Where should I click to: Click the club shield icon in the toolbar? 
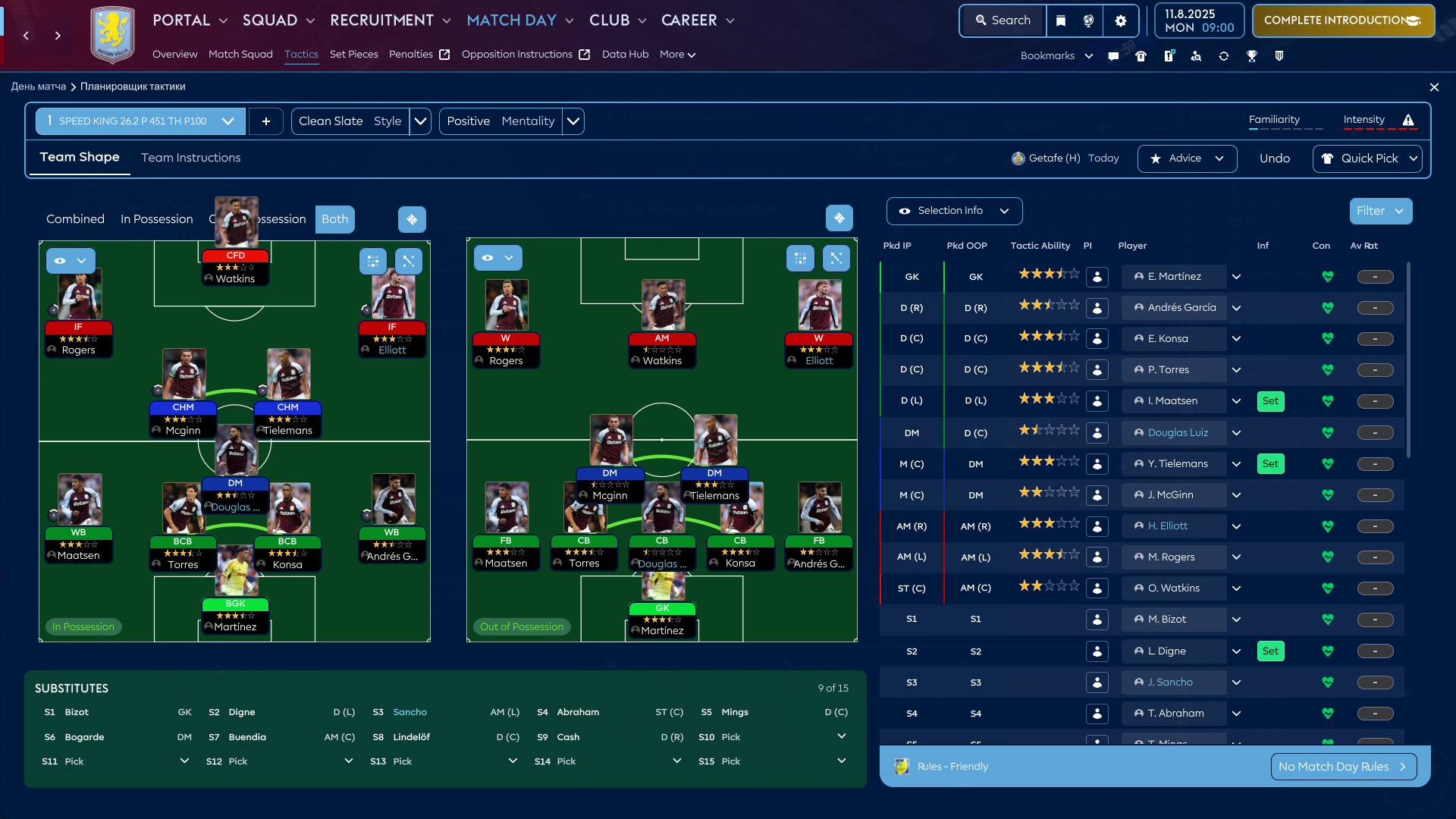coord(1280,55)
